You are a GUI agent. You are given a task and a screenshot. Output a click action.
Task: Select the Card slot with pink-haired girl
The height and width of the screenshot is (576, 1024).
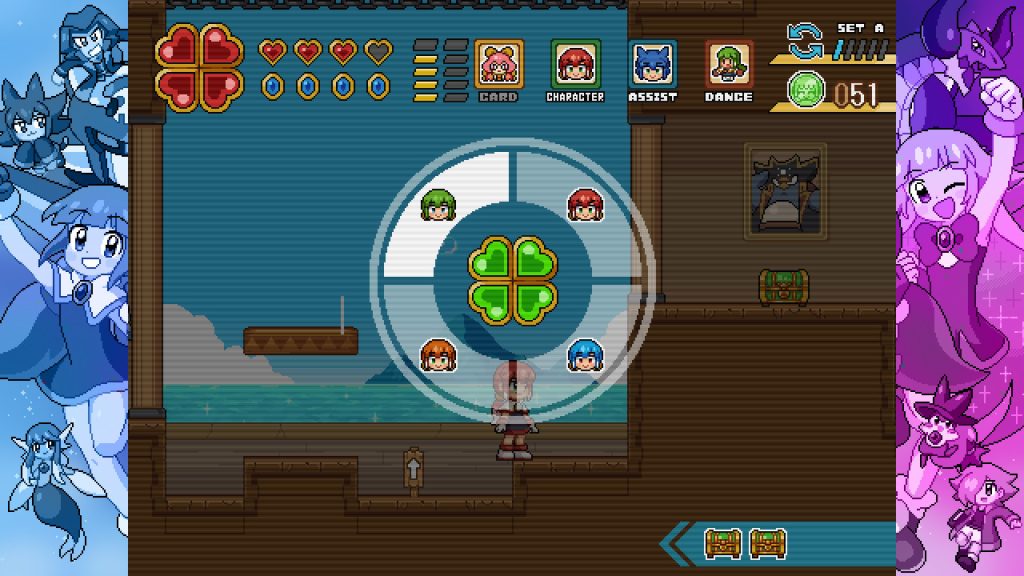click(498, 64)
